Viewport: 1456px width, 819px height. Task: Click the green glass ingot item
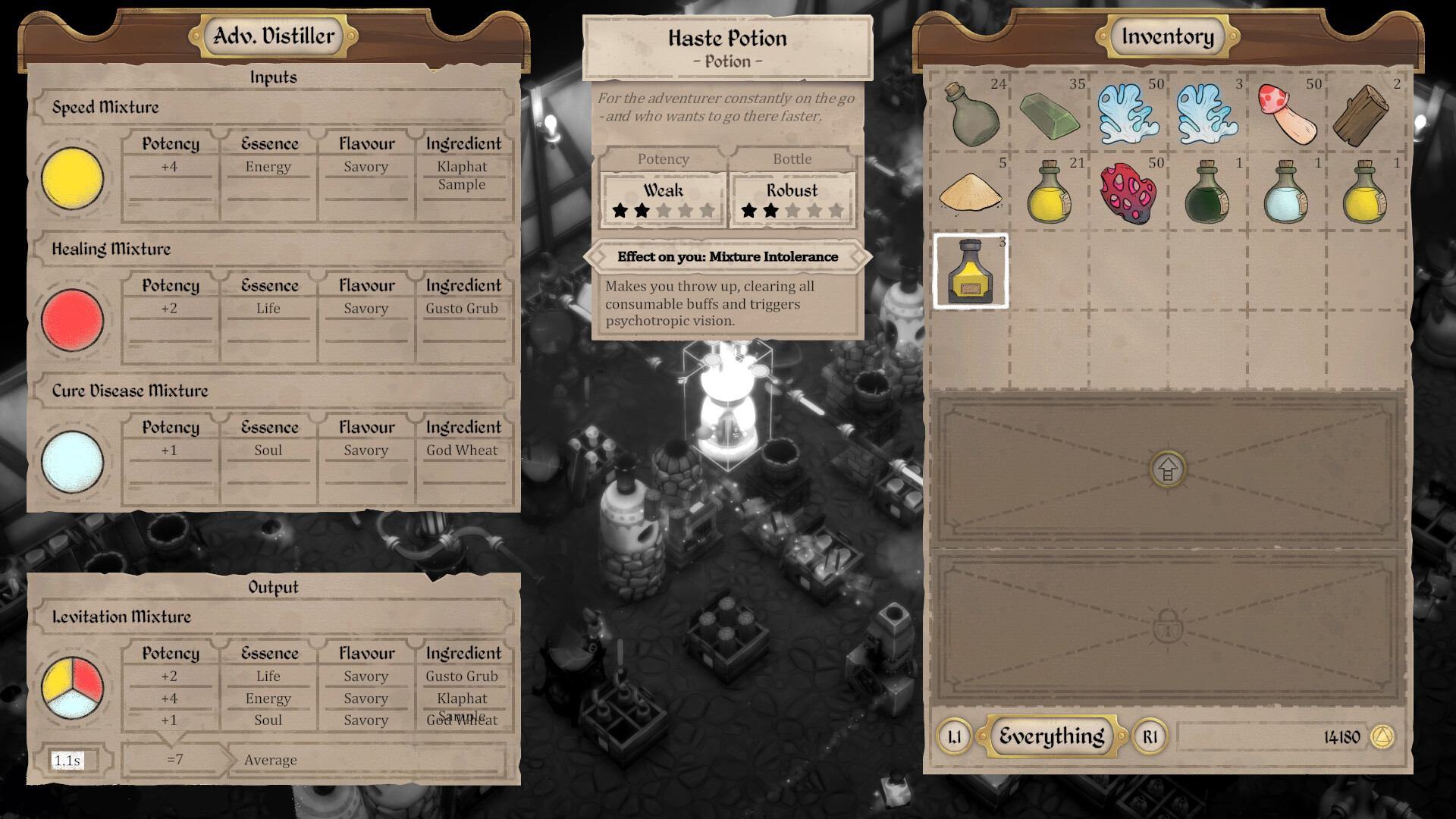1050,118
